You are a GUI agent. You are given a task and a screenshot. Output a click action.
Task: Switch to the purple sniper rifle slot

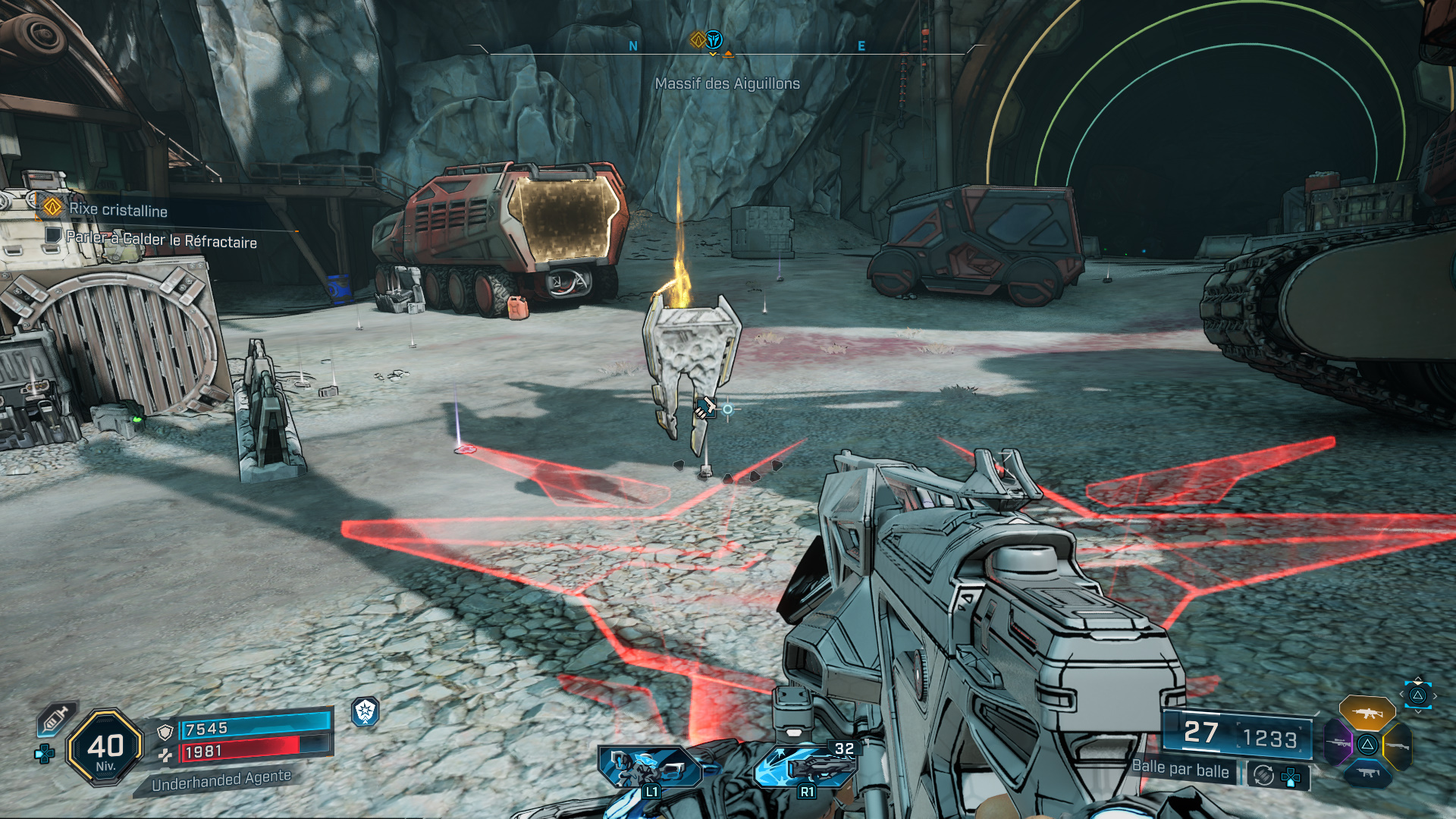click(x=1338, y=742)
